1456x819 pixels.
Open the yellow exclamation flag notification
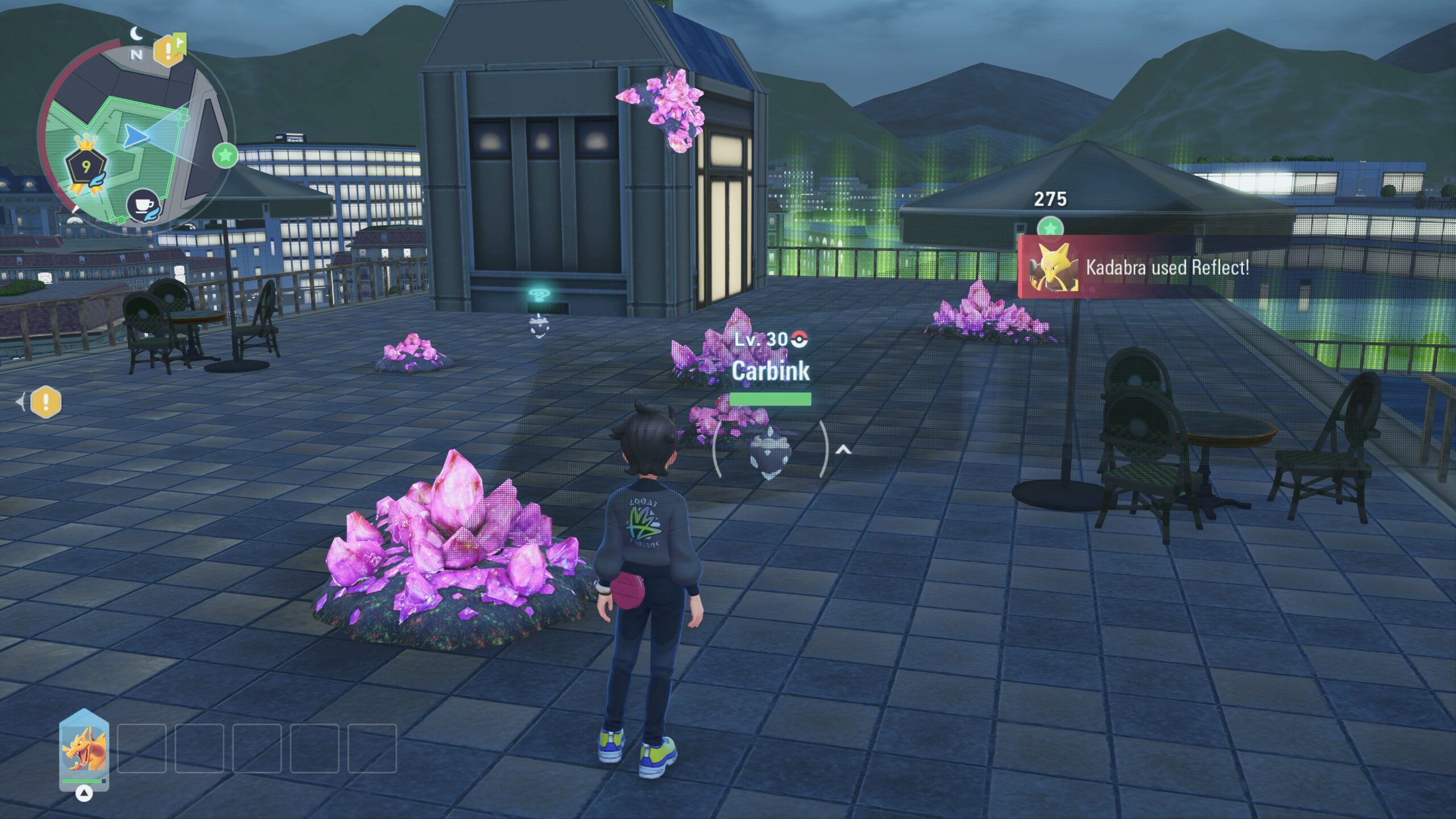169,50
